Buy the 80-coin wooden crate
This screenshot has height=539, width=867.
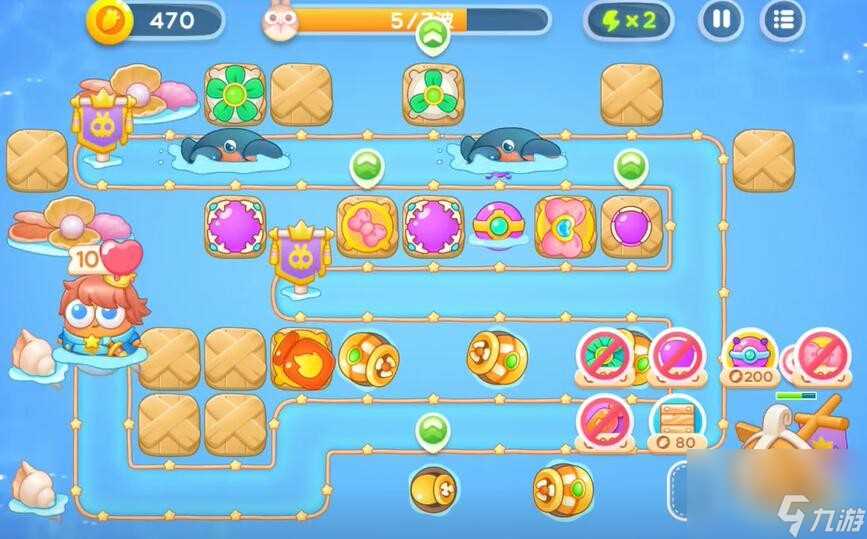click(x=678, y=420)
